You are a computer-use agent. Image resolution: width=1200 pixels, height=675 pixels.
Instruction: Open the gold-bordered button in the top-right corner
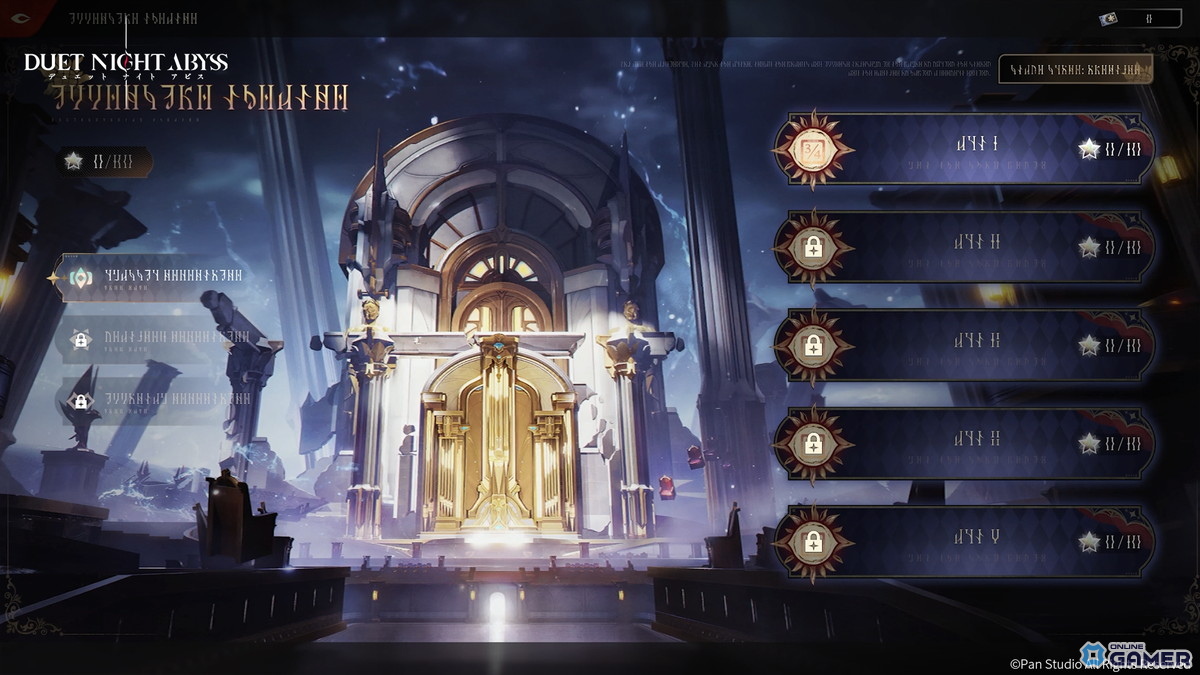1075,69
